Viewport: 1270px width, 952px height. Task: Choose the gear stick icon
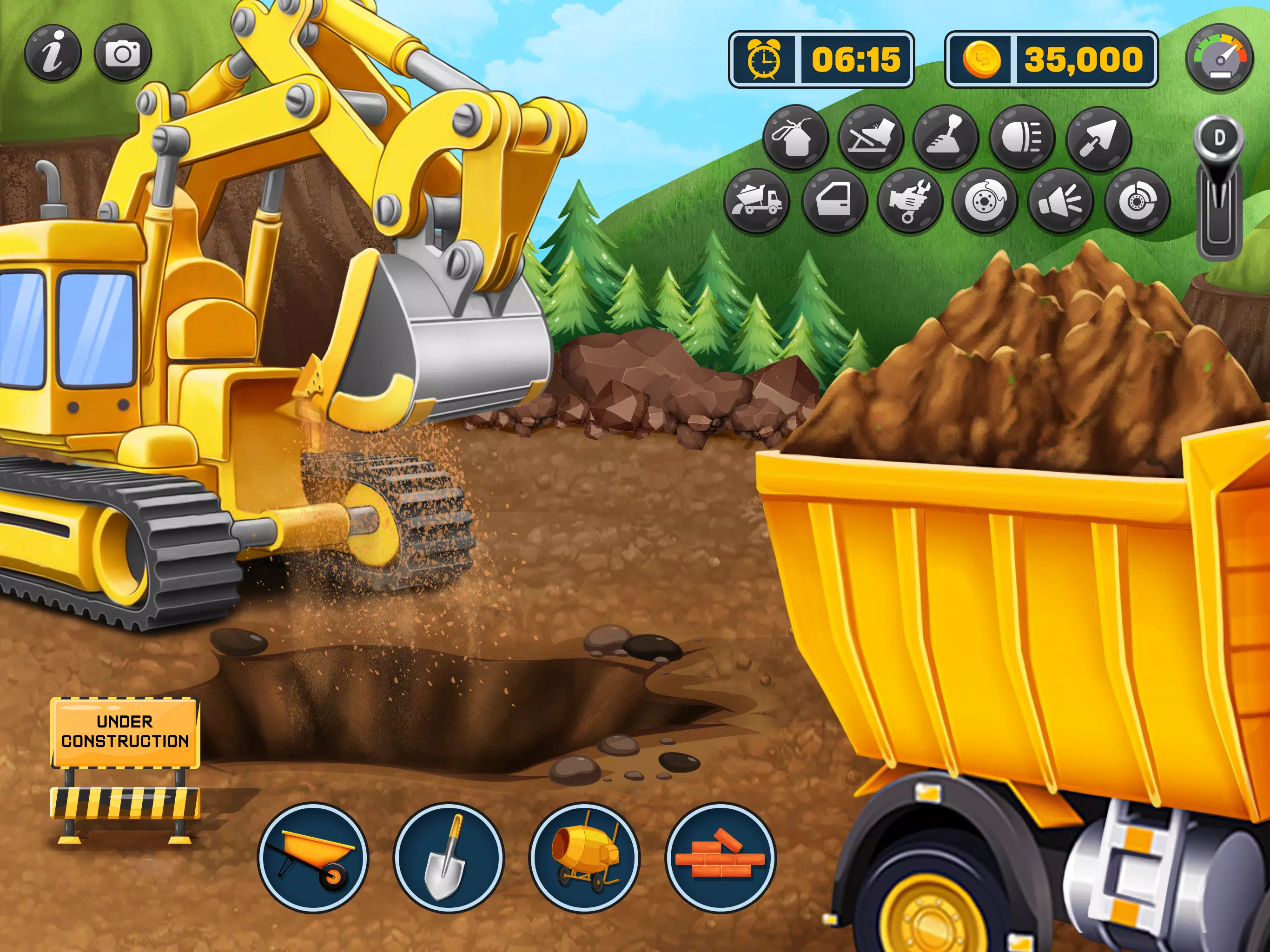[x=946, y=138]
